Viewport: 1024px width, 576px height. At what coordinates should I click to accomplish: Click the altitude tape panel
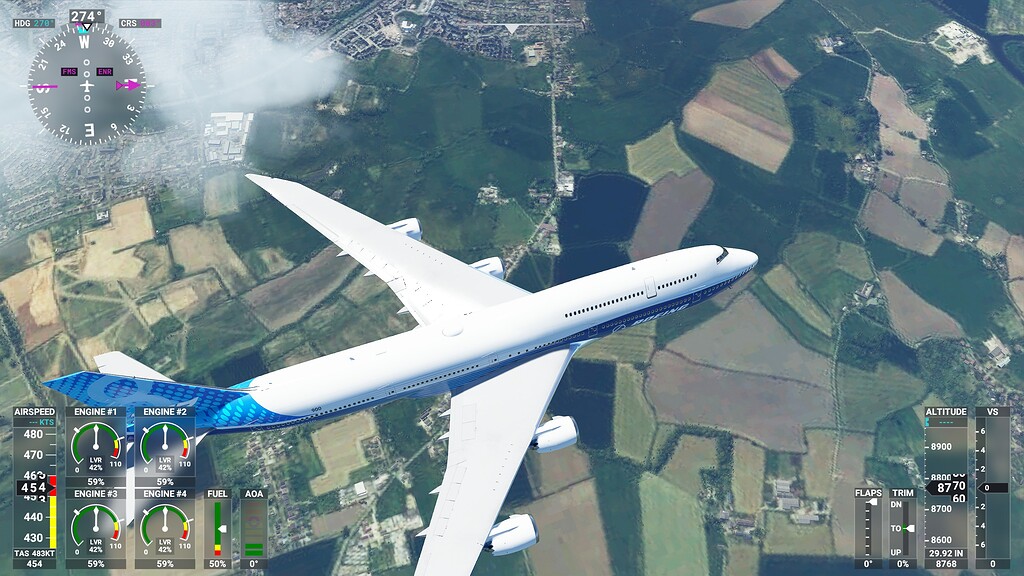(945, 487)
